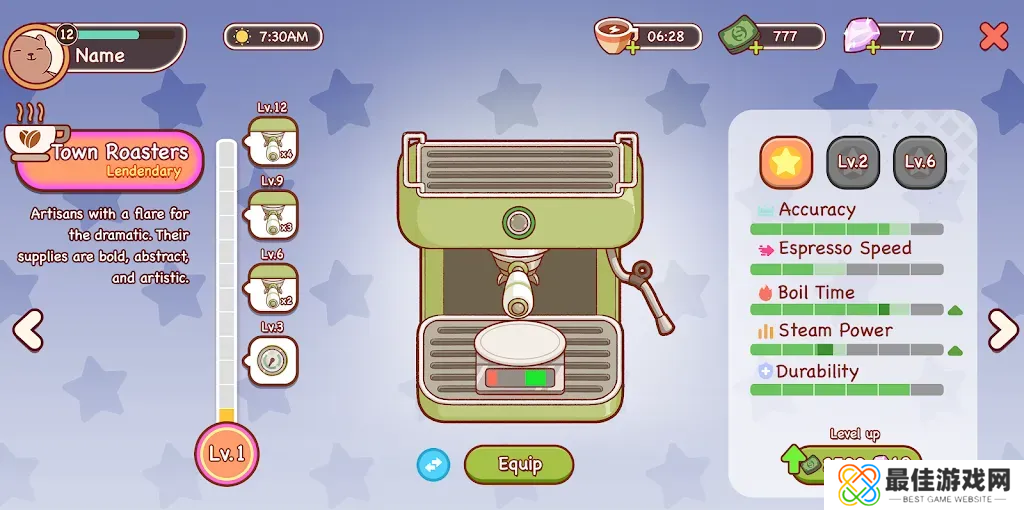This screenshot has height=510, width=1024.
Task: Add coffee energy with the plus icon
Action: 632,48
